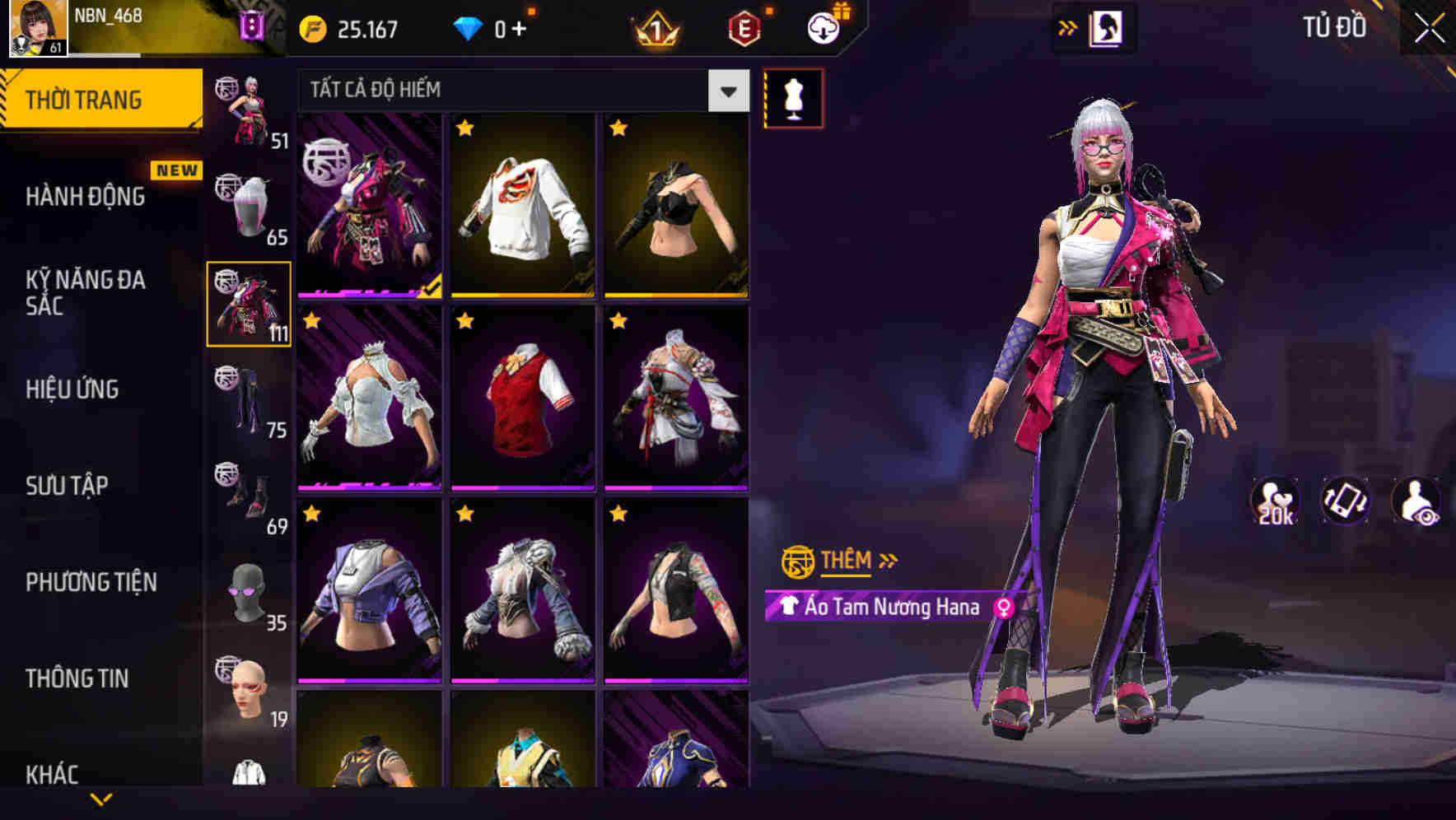Click the double-arrow expander near TỦ ĐỒ

1068,26
